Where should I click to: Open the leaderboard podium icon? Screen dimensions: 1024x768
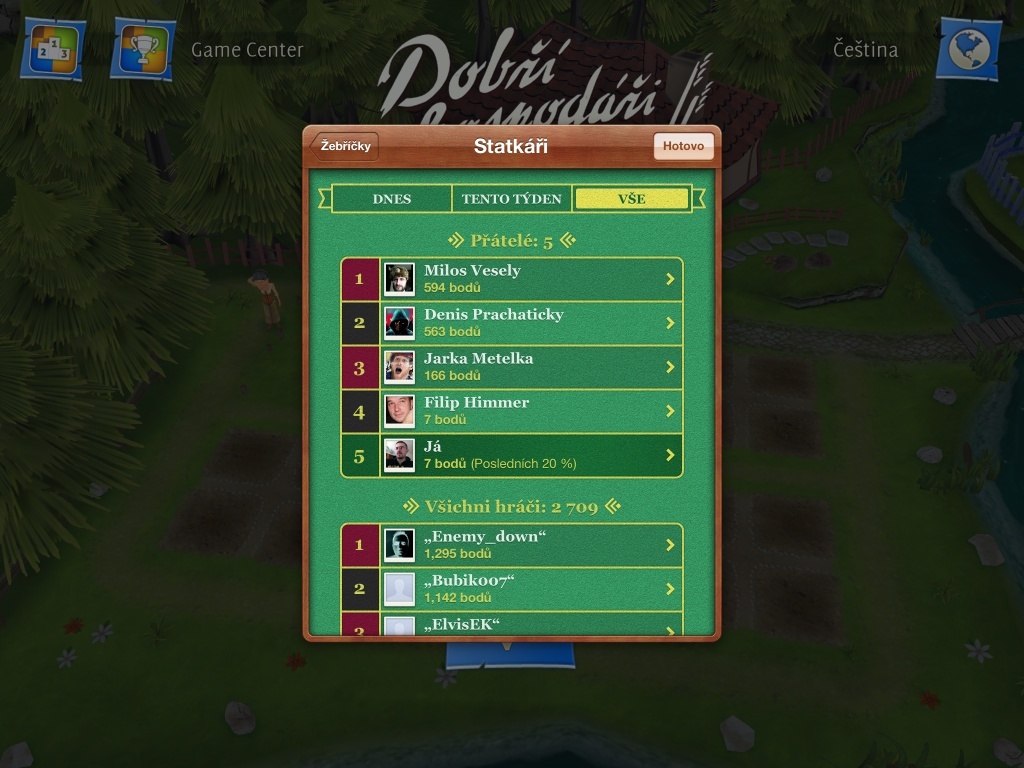(x=52, y=49)
